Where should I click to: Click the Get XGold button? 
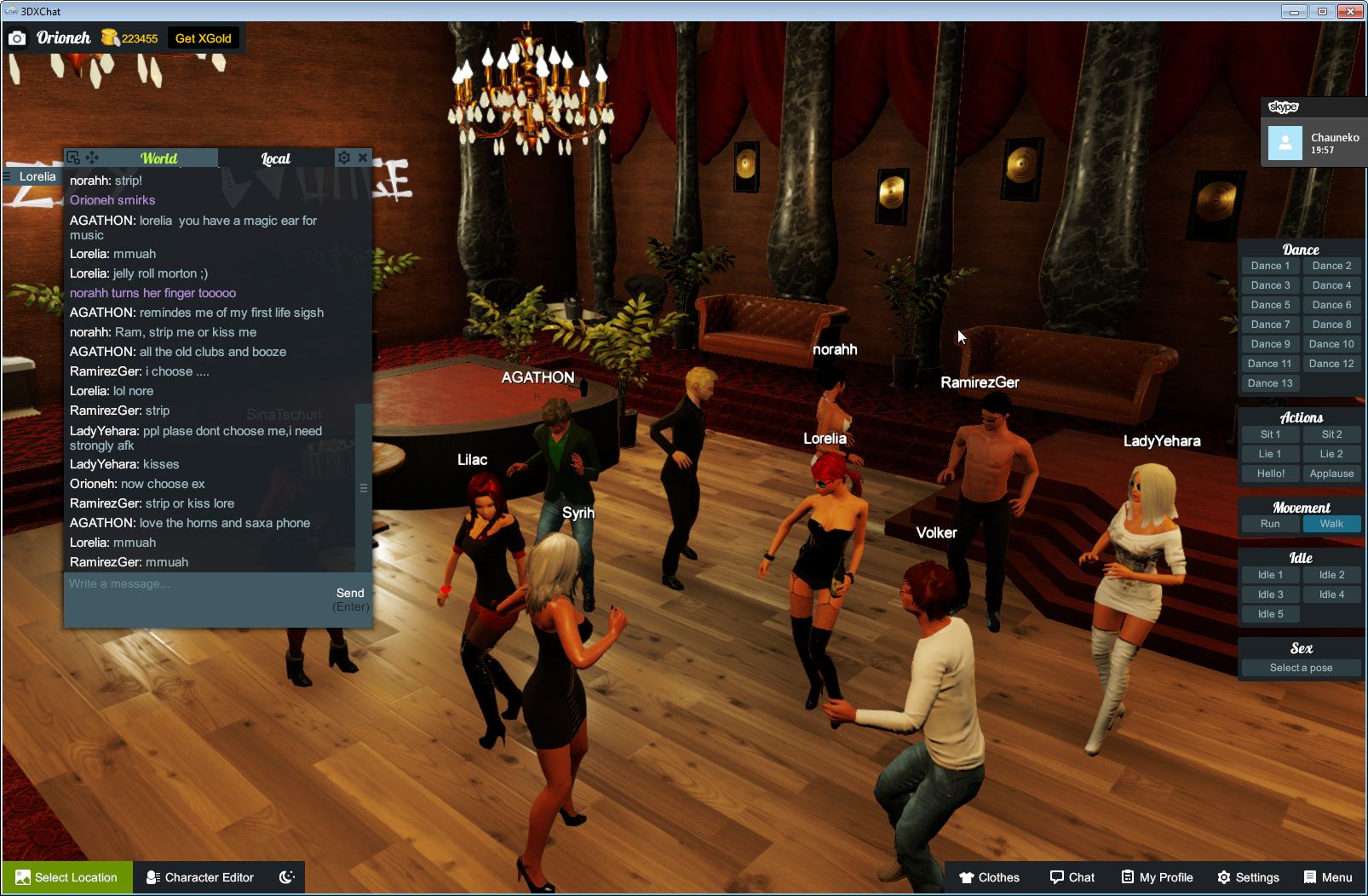(204, 37)
